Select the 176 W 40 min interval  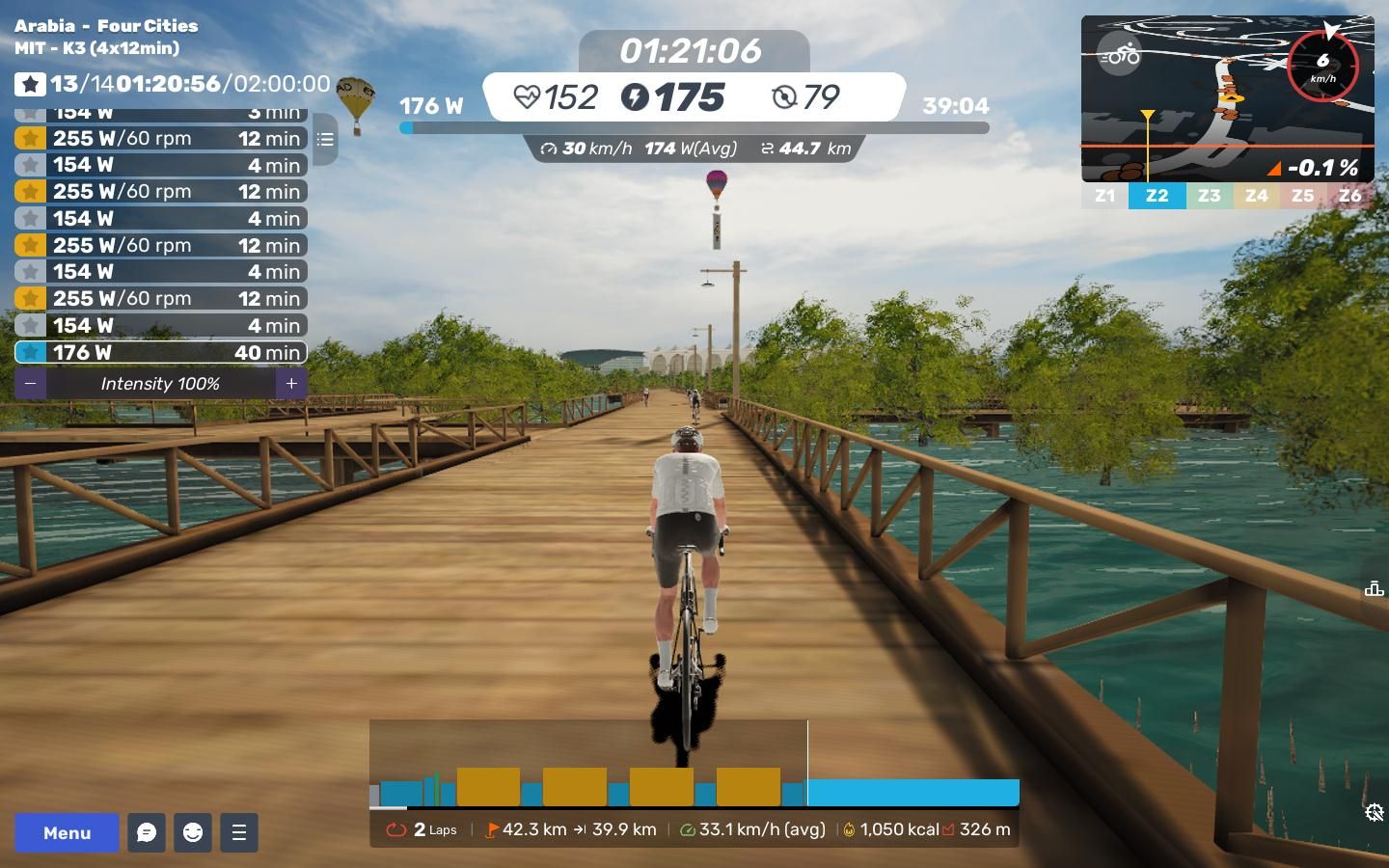(x=161, y=353)
